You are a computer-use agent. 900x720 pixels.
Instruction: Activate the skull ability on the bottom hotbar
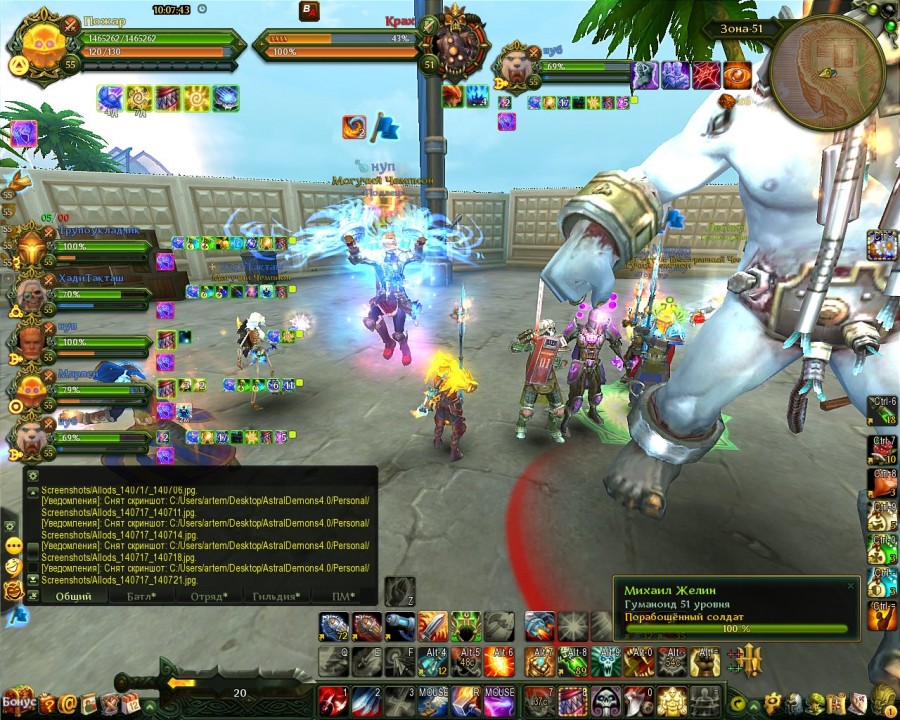[603, 698]
